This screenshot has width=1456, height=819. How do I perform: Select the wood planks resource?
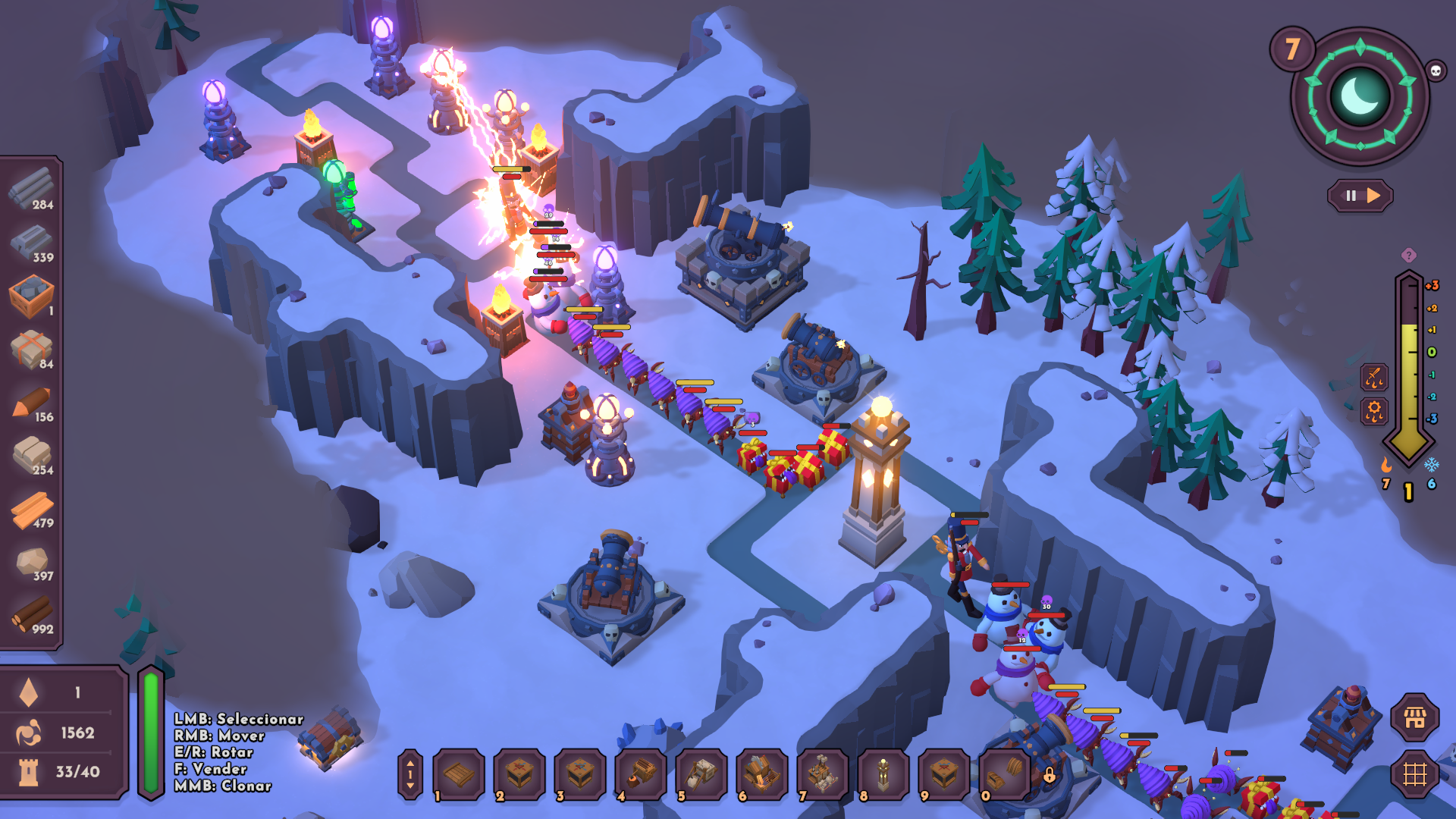pos(32,510)
